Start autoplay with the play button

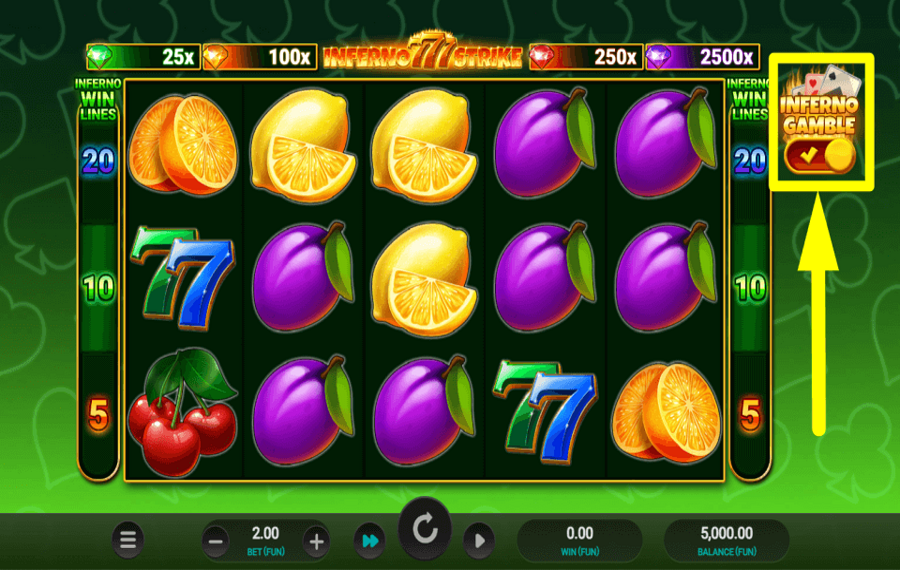[479, 541]
